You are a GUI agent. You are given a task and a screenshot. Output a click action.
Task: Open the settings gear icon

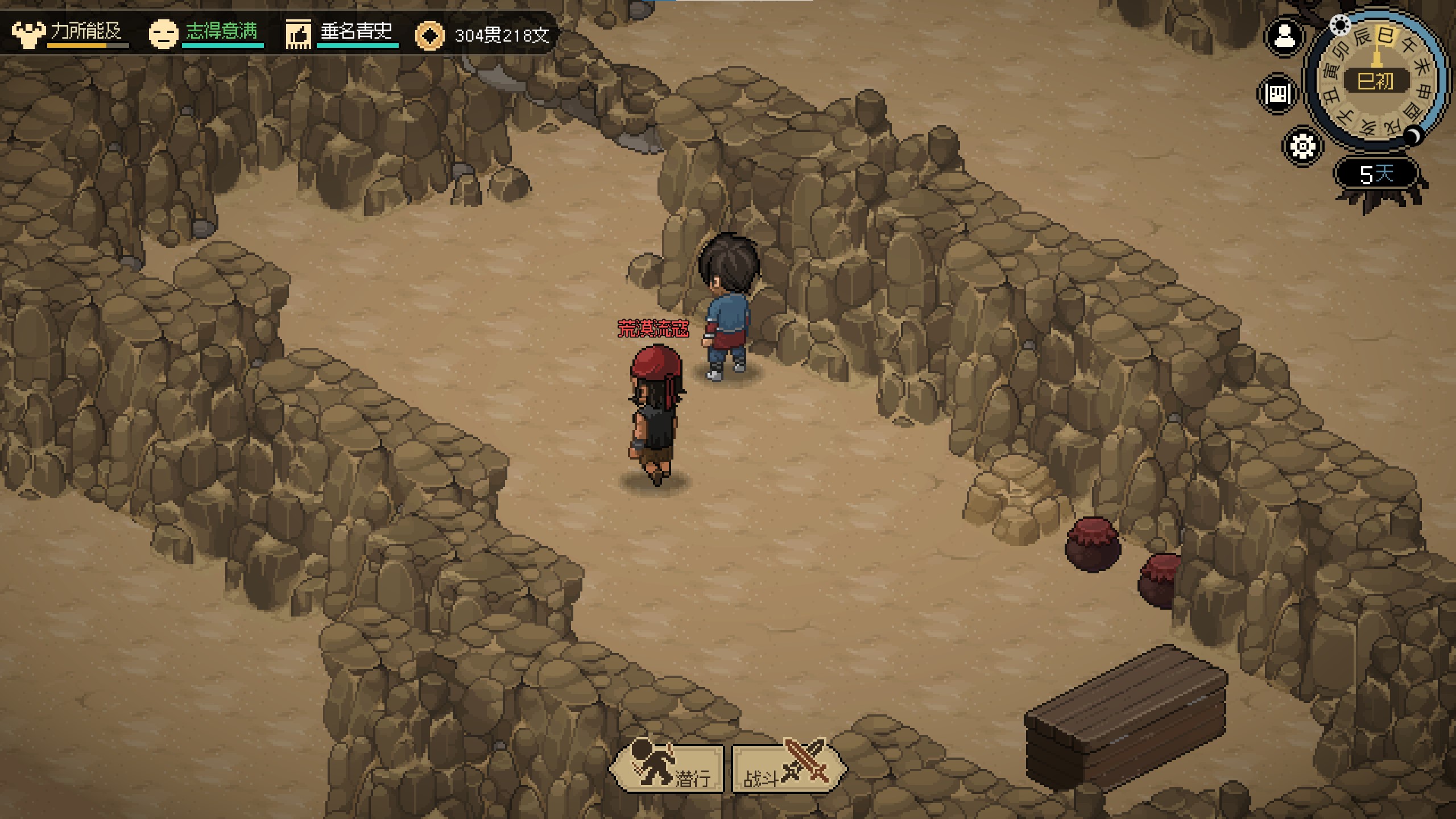pyautogui.click(x=1302, y=146)
